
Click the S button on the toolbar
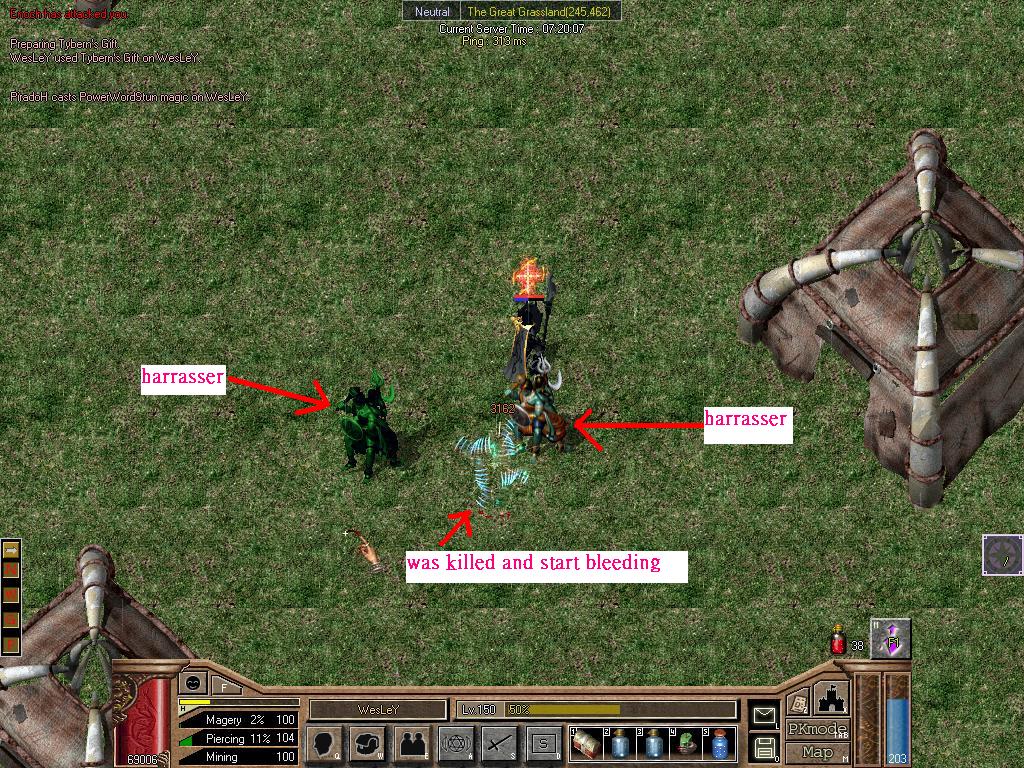[543, 744]
